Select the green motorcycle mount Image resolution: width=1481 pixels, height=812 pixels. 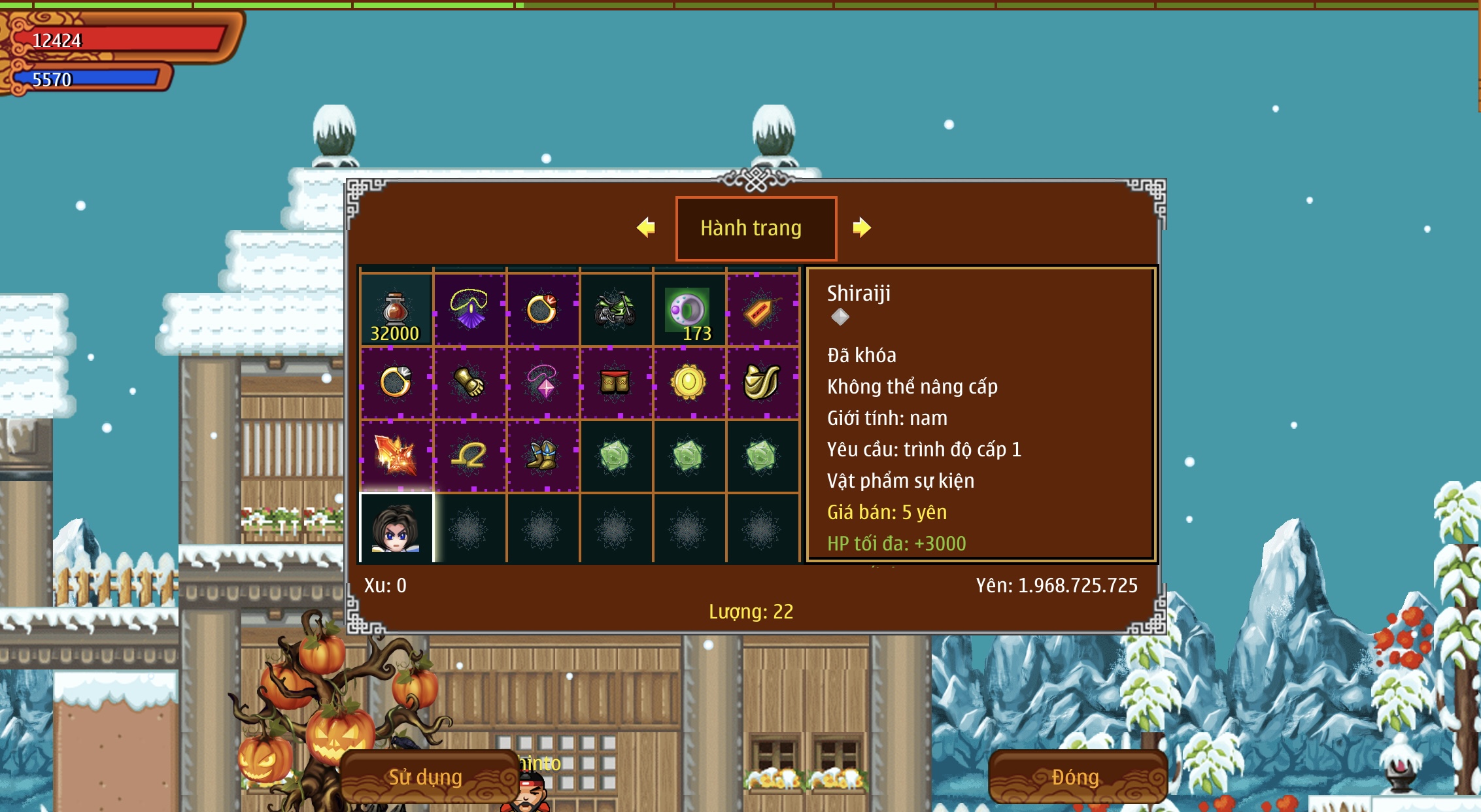pos(615,310)
